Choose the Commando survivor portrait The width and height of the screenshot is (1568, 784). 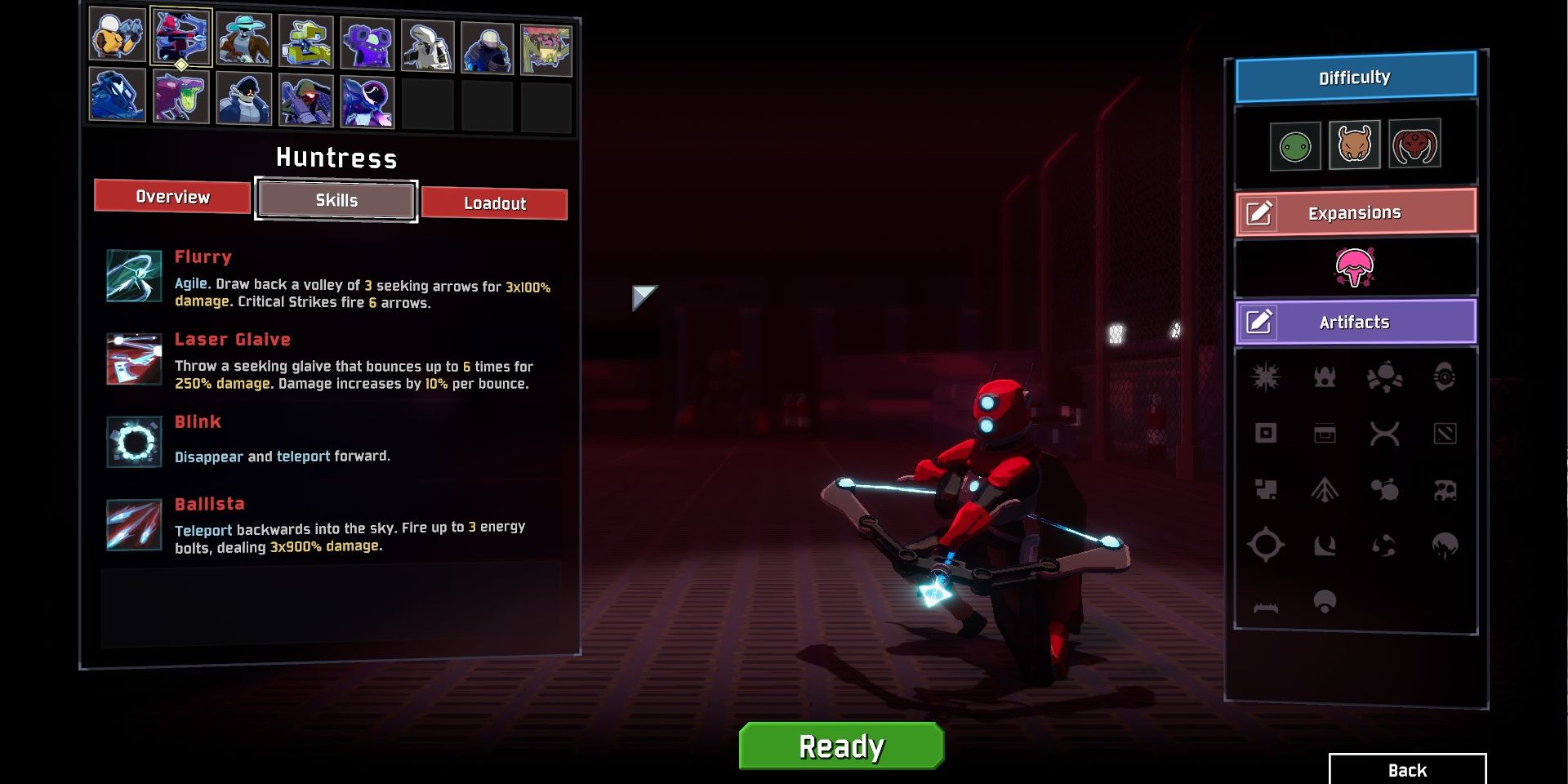(x=118, y=36)
